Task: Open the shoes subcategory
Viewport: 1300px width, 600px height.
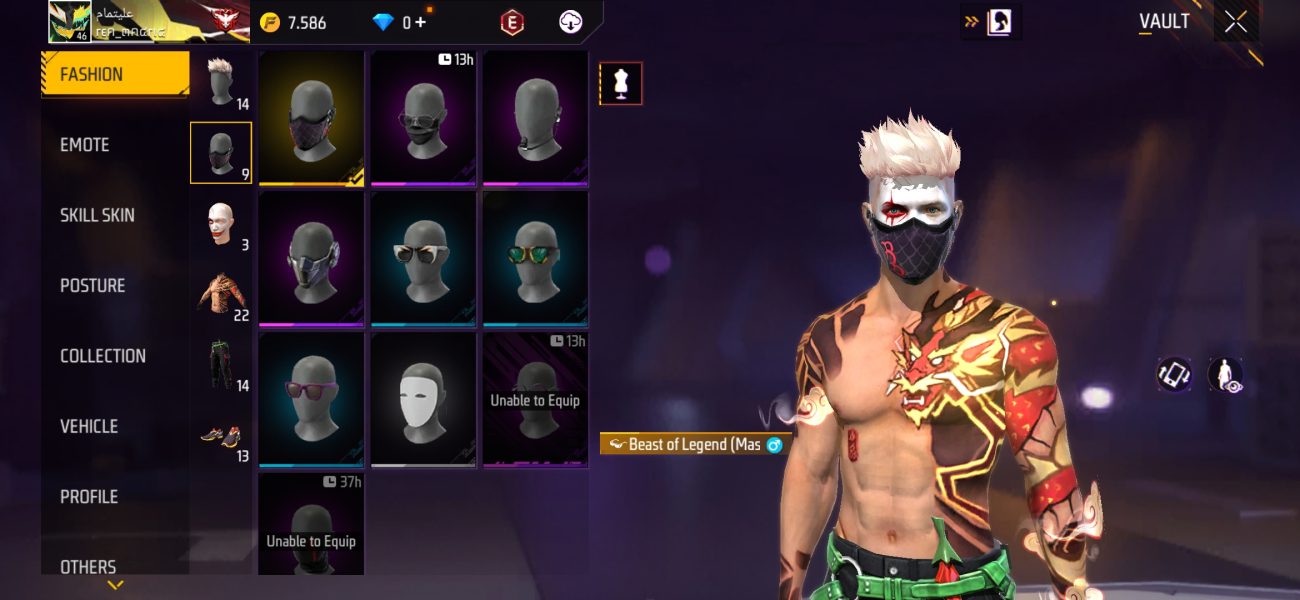Action: click(x=221, y=436)
